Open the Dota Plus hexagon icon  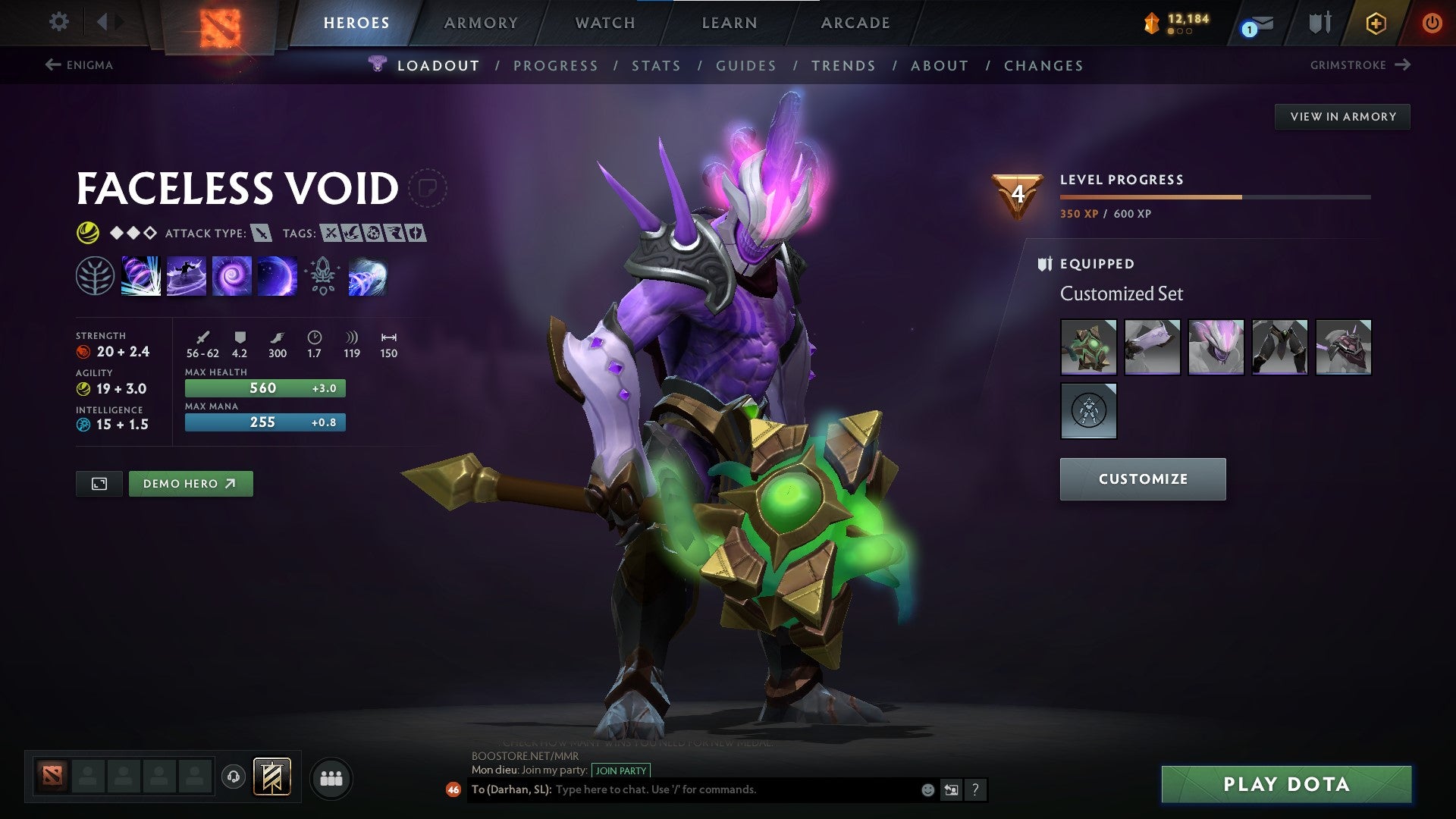pos(1376,23)
